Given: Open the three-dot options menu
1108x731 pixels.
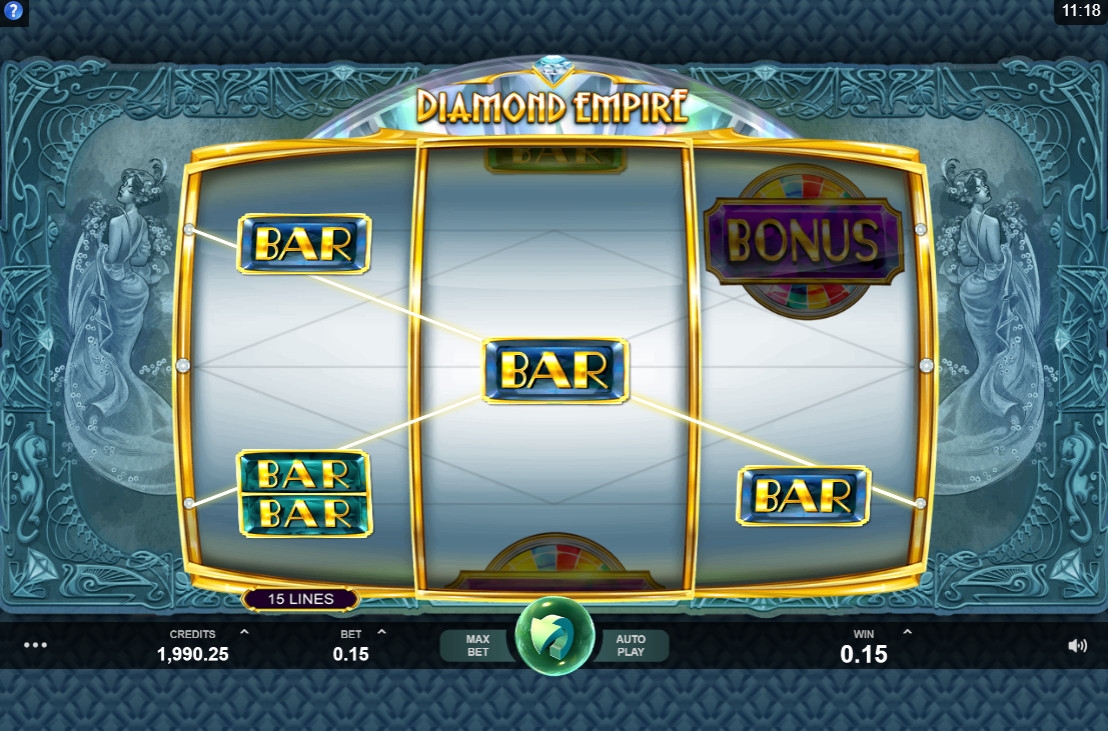Looking at the screenshot, I should pos(35,645).
